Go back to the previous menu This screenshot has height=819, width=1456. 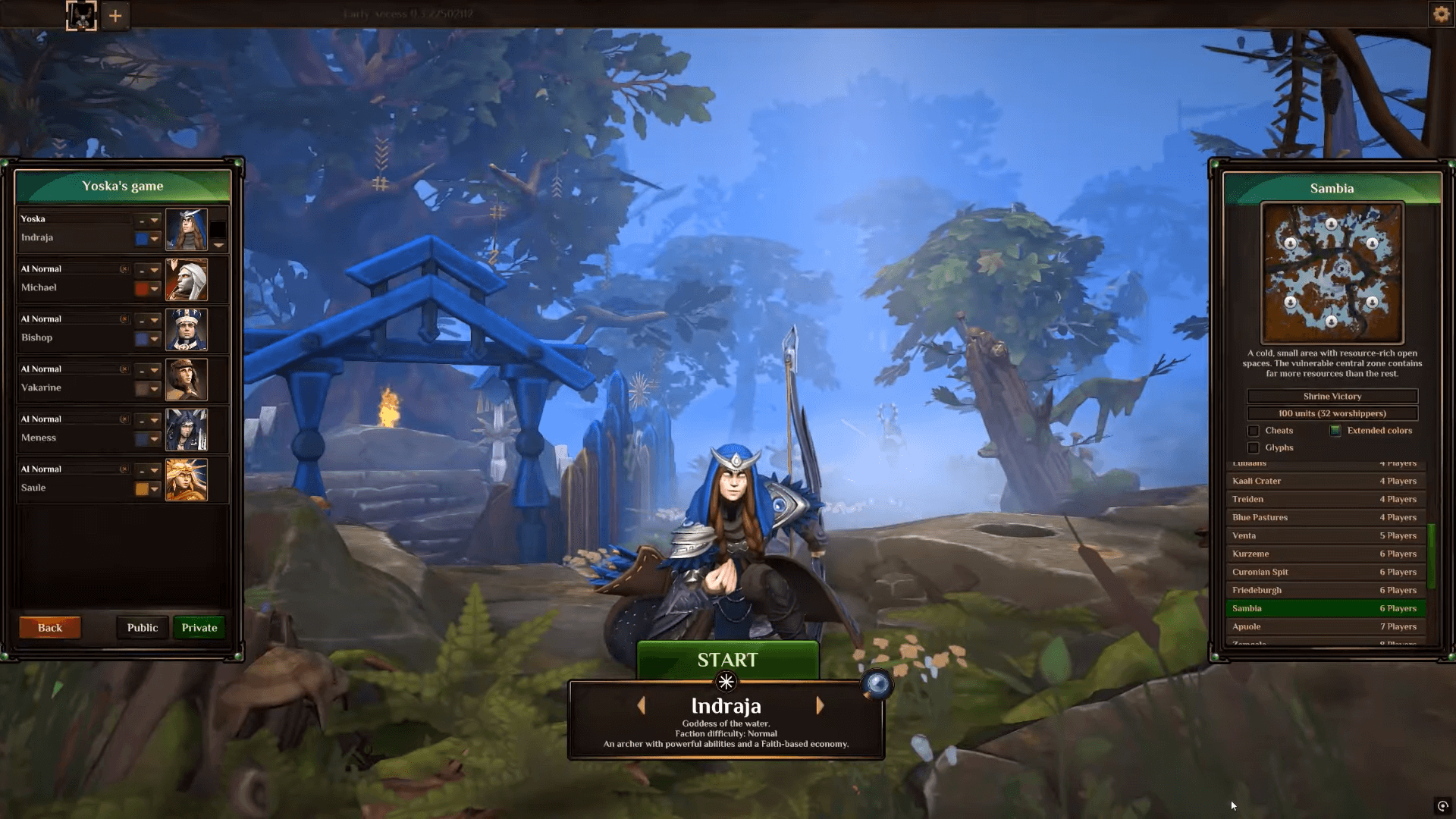tap(50, 627)
